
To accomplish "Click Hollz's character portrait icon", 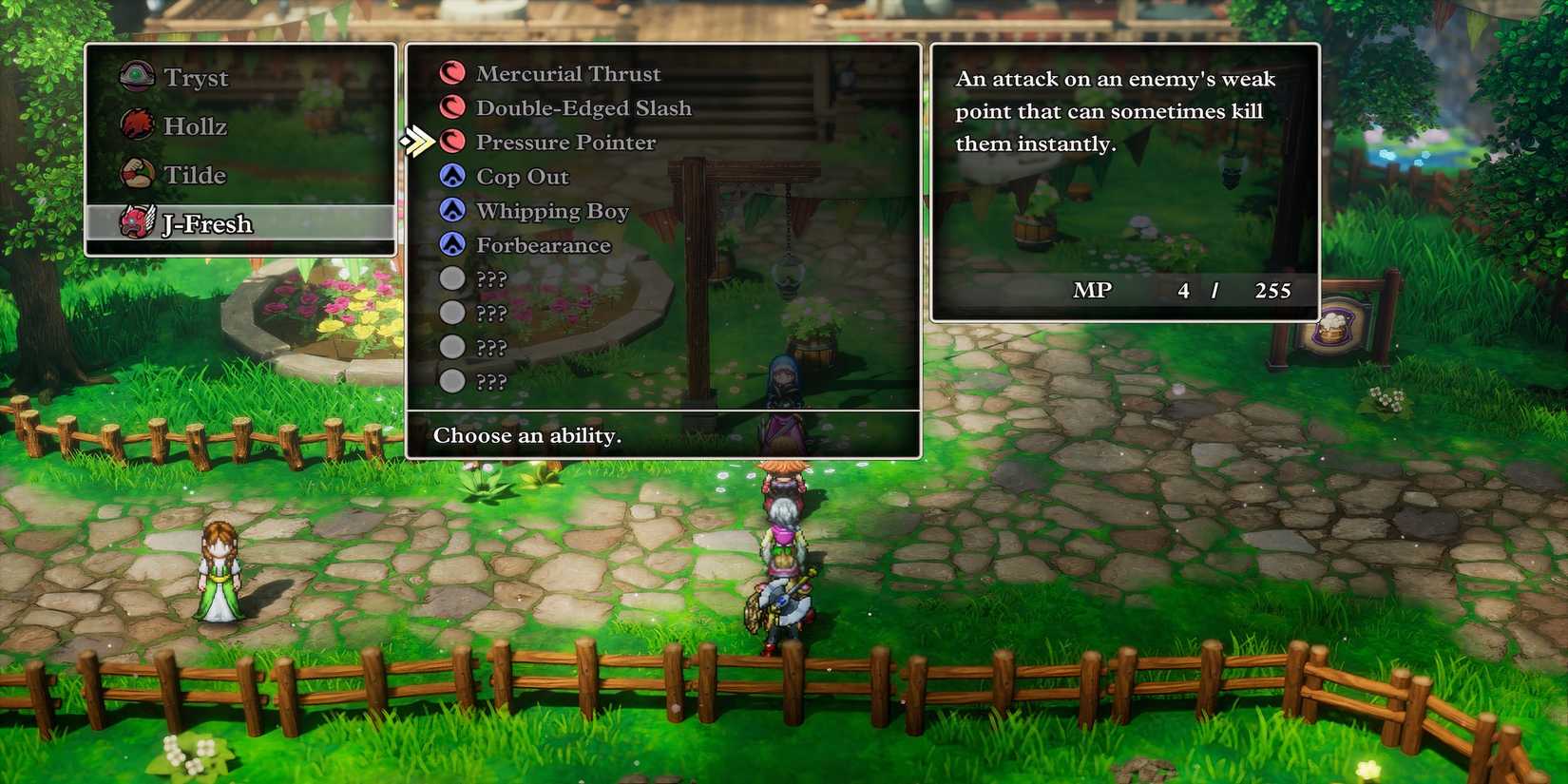I will pos(136,124).
